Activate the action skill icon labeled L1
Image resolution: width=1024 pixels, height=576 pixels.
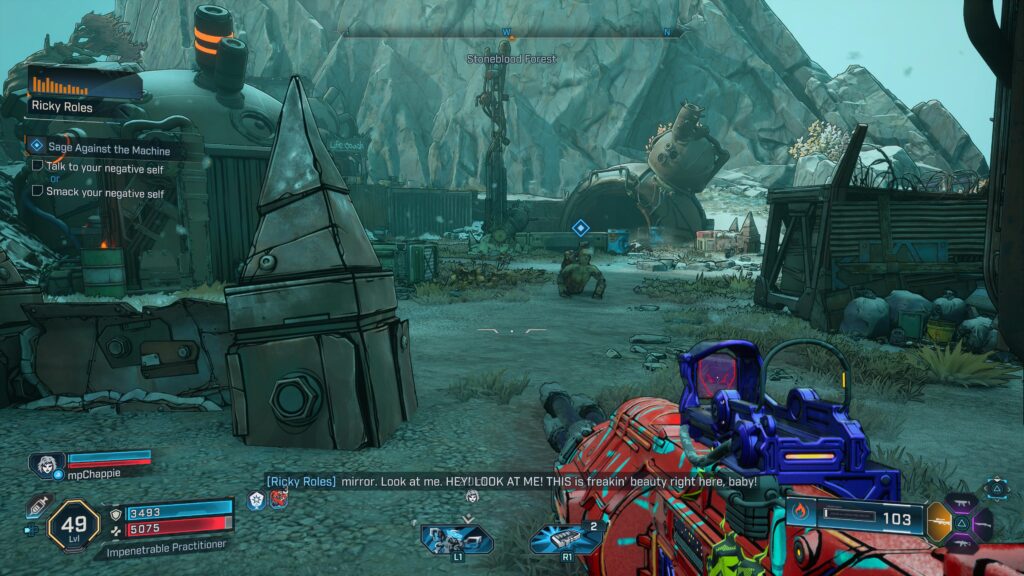coord(455,539)
